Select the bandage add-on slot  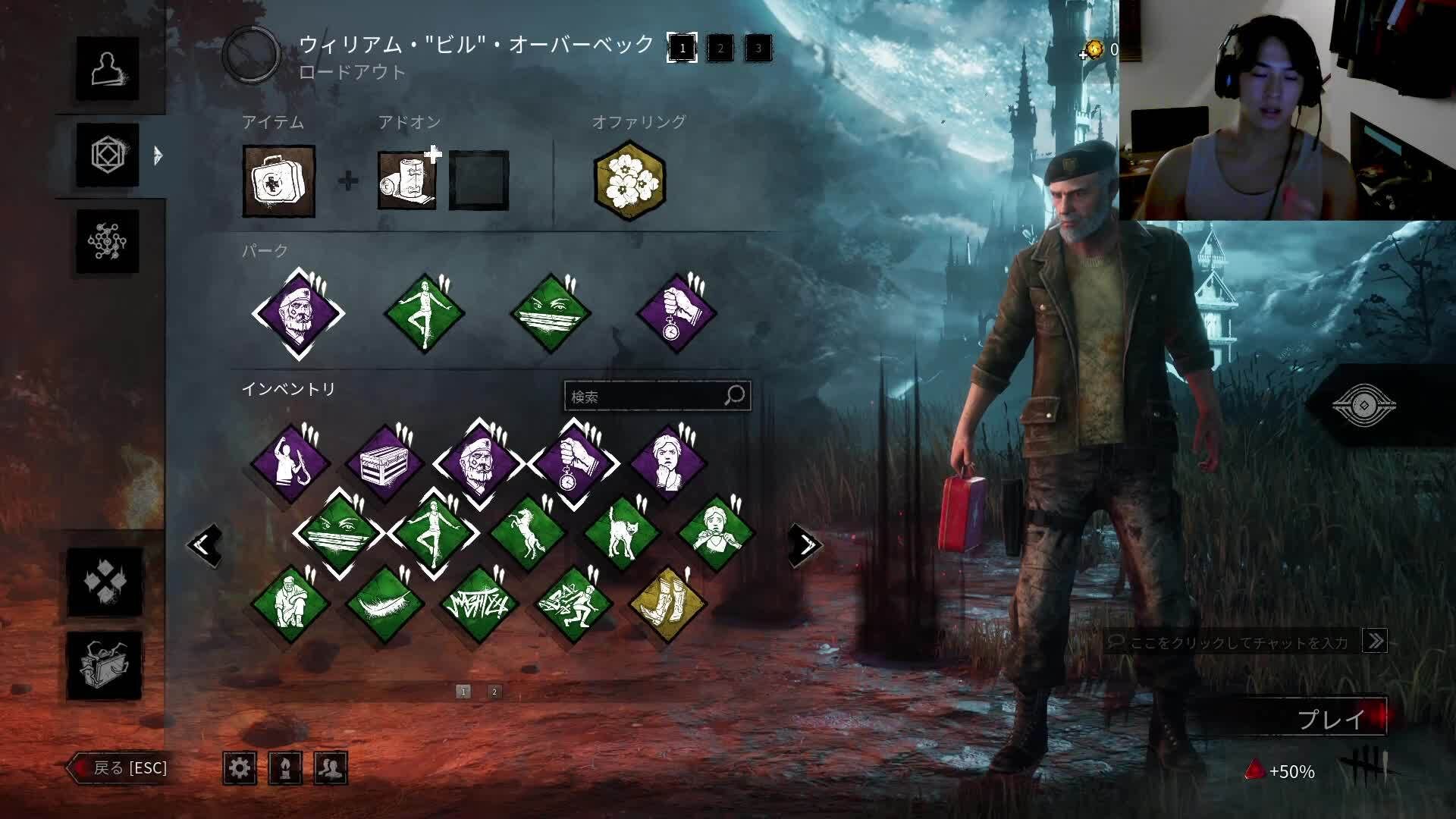pyautogui.click(x=407, y=180)
